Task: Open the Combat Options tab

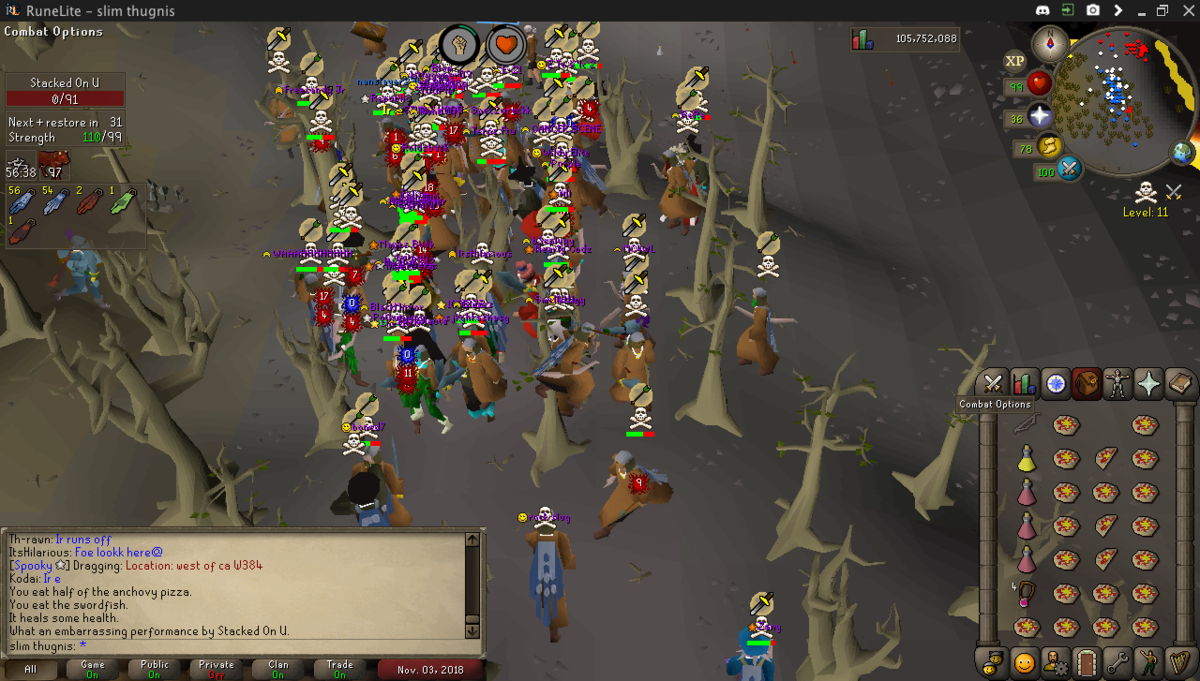Action: tap(992, 384)
